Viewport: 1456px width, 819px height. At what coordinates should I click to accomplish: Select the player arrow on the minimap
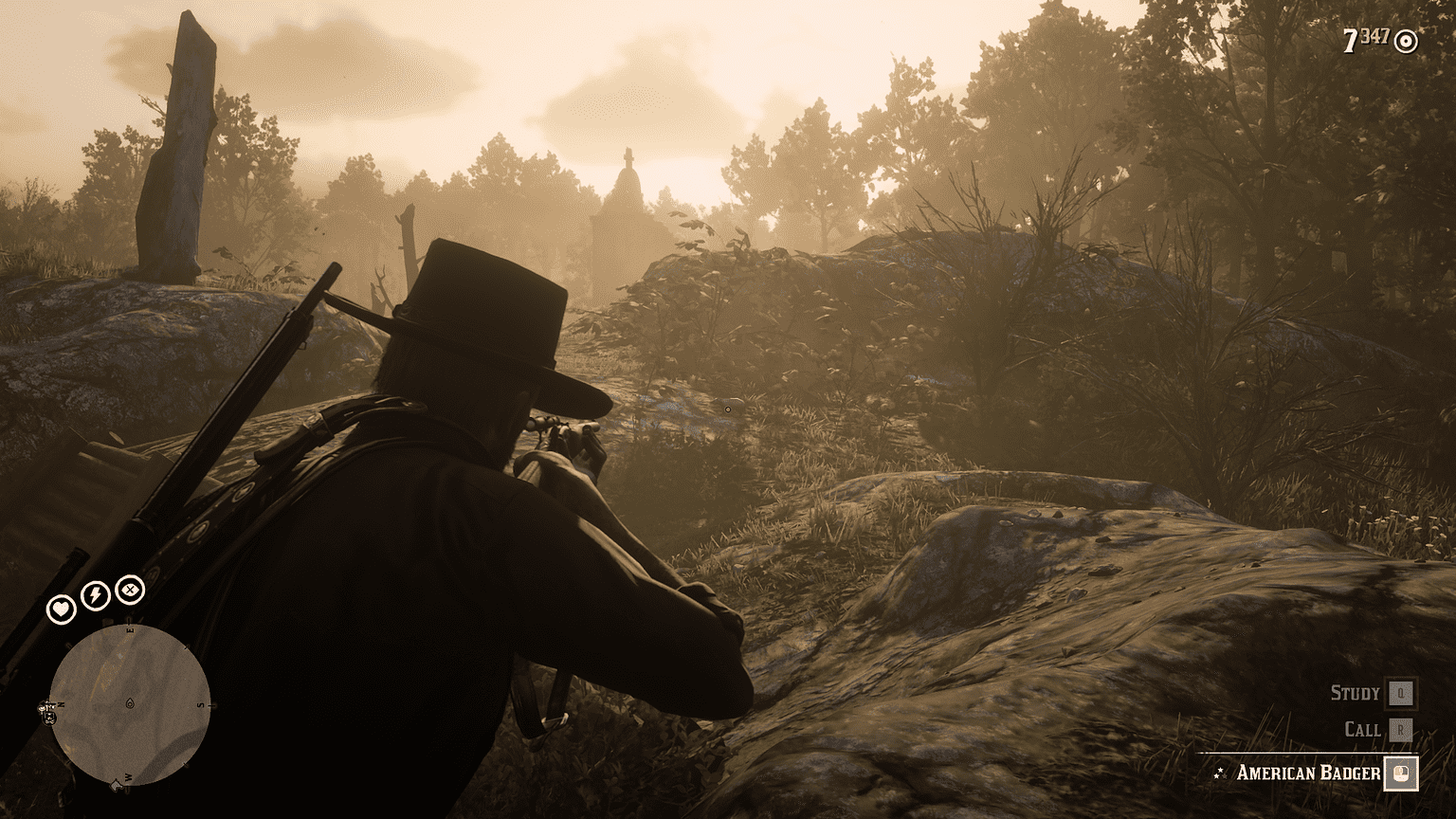pos(130,701)
